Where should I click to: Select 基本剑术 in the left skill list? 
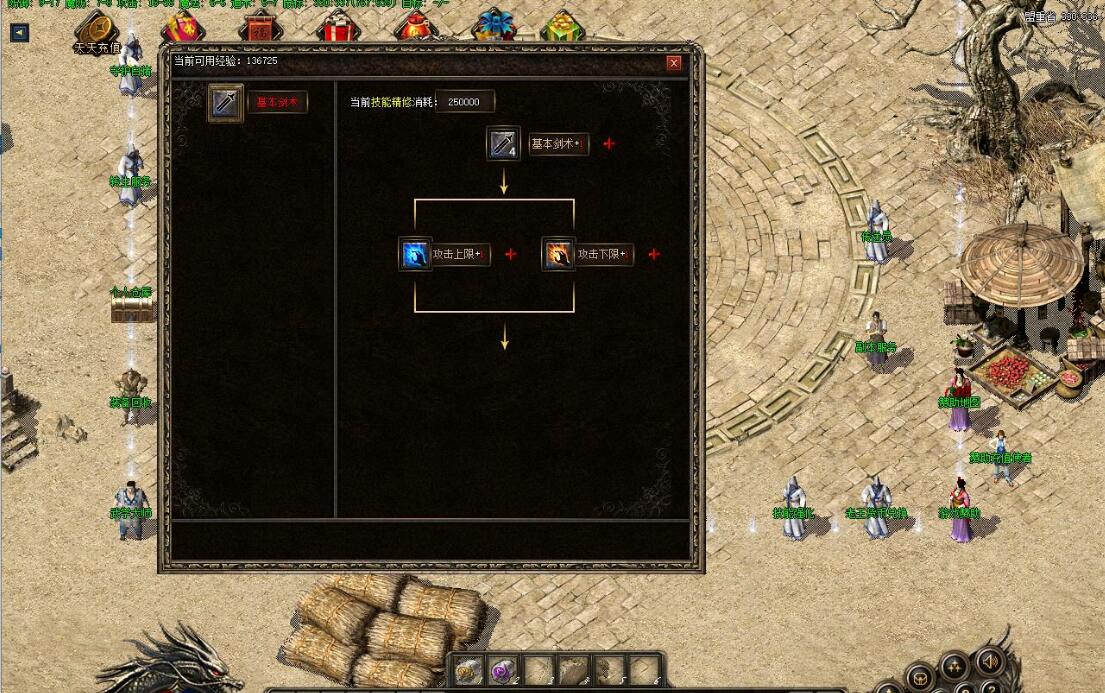point(277,102)
